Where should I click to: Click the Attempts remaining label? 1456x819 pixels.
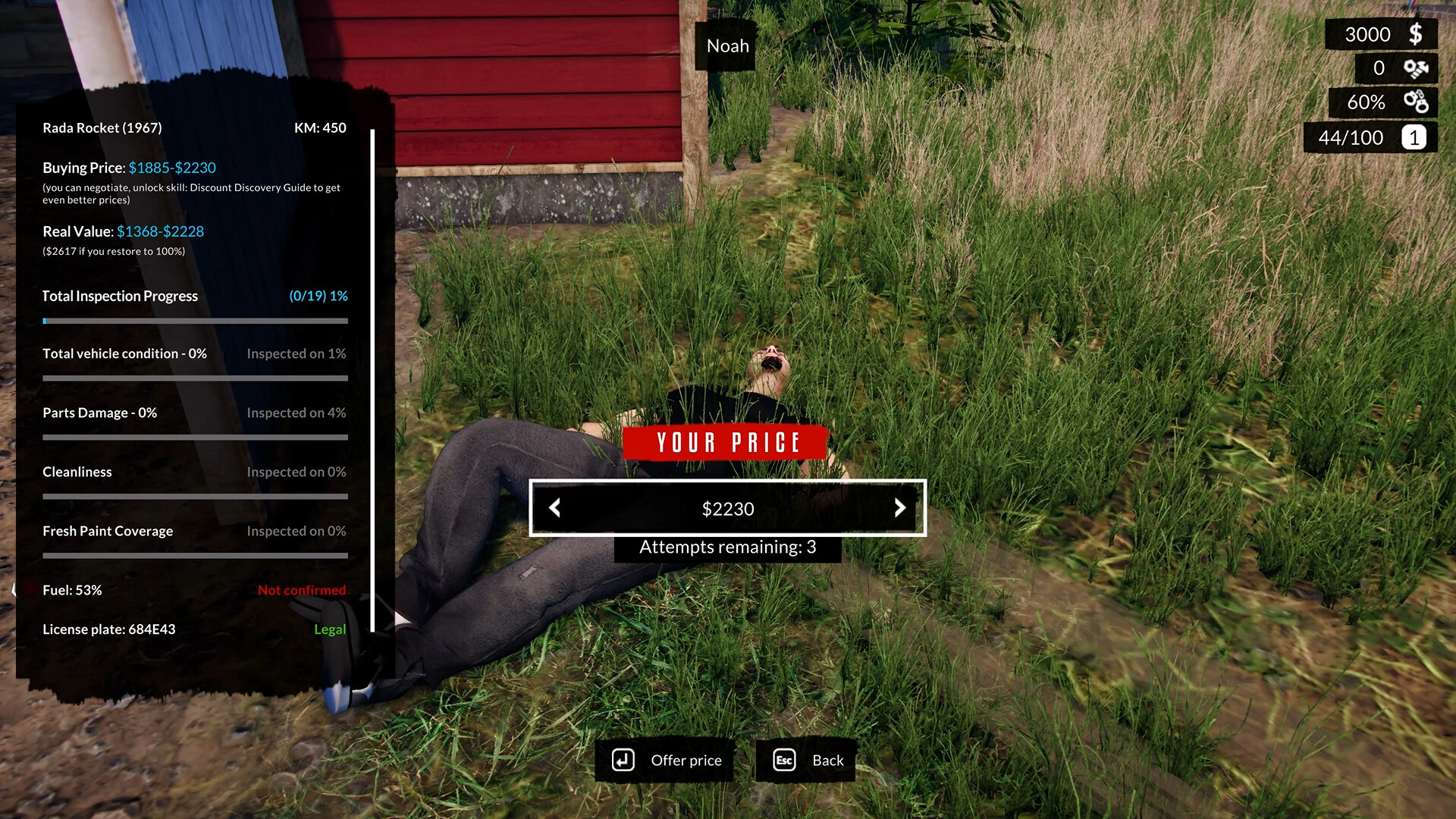pyautogui.click(x=726, y=547)
